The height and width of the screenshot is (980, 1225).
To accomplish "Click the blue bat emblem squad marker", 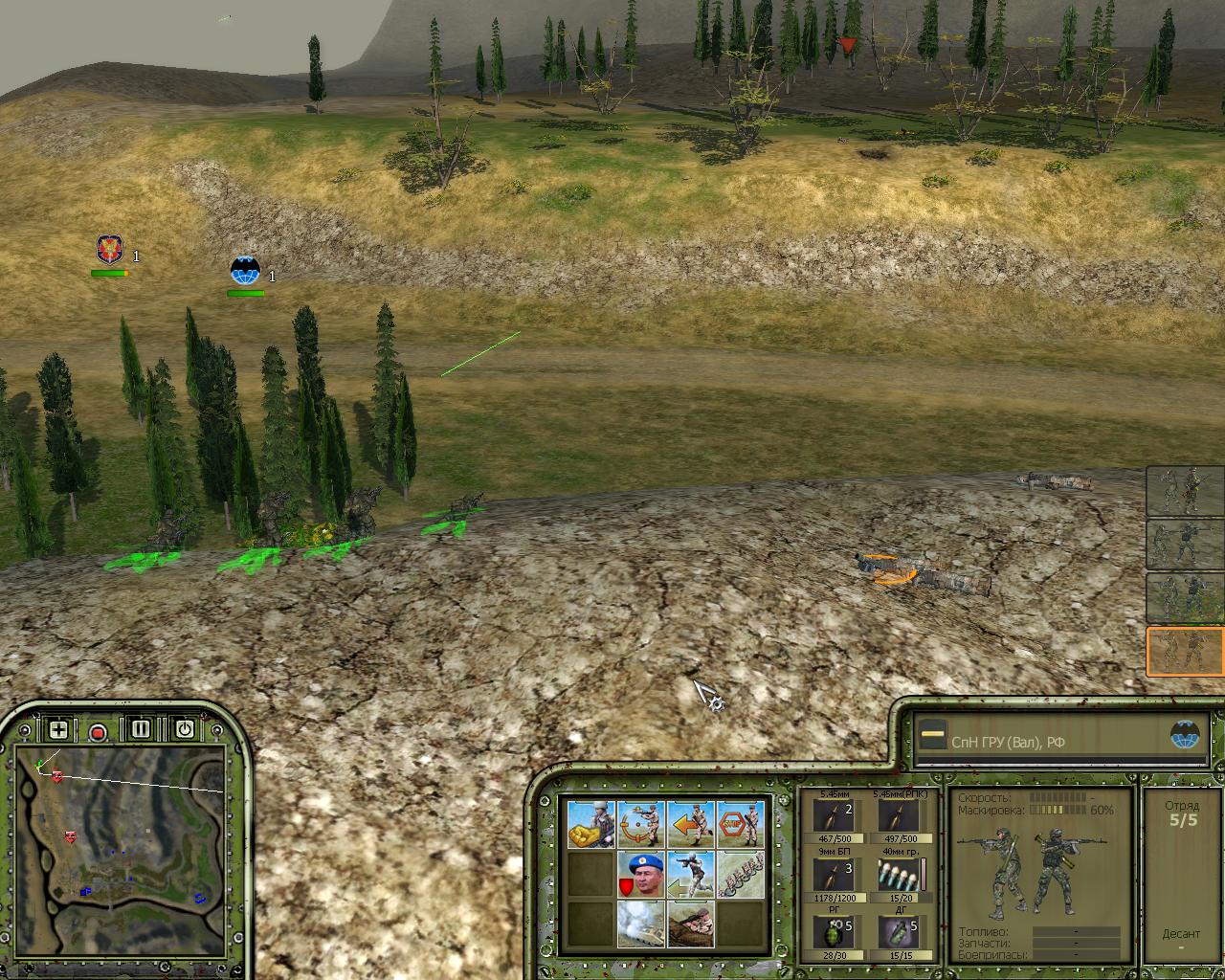I will coord(246,272).
